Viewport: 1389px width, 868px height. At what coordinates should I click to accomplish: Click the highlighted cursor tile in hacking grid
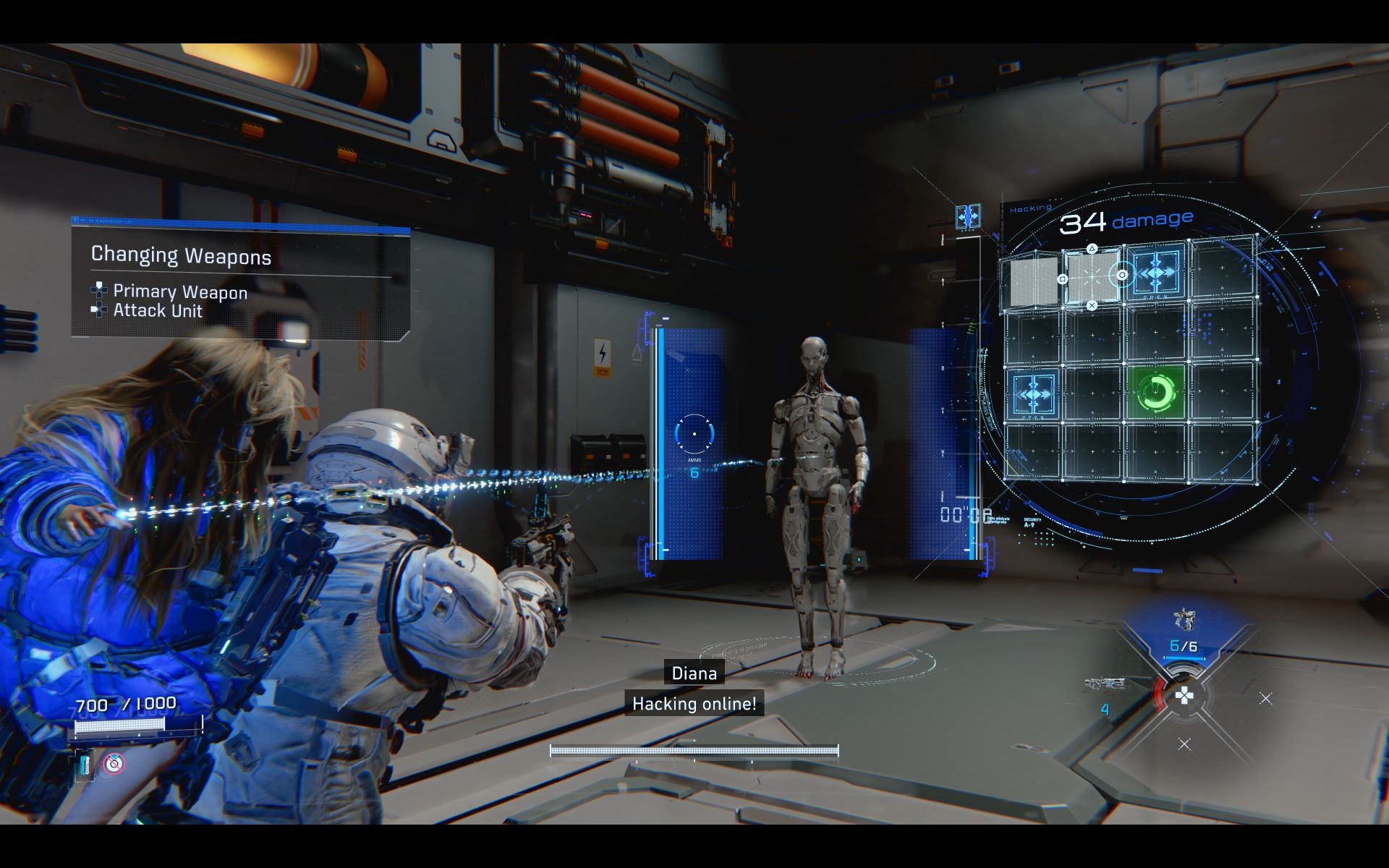[1092, 277]
